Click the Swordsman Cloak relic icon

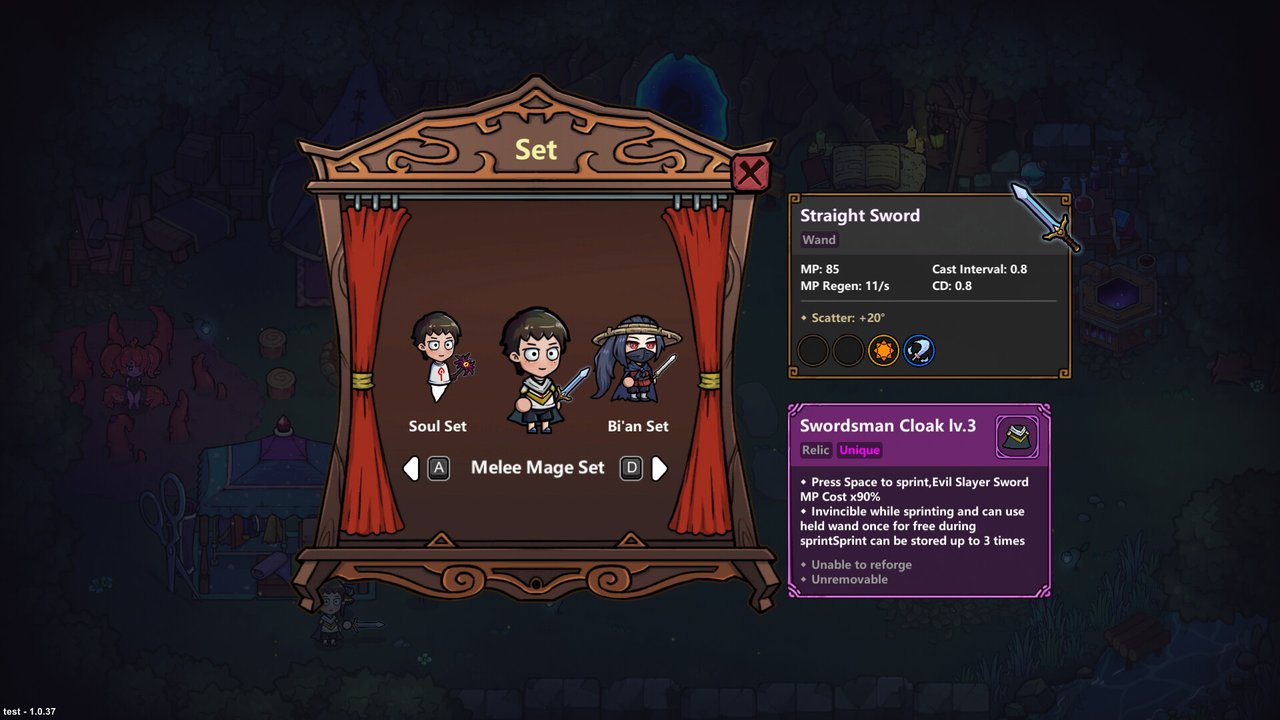pyautogui.click(x=1017, y=437)
